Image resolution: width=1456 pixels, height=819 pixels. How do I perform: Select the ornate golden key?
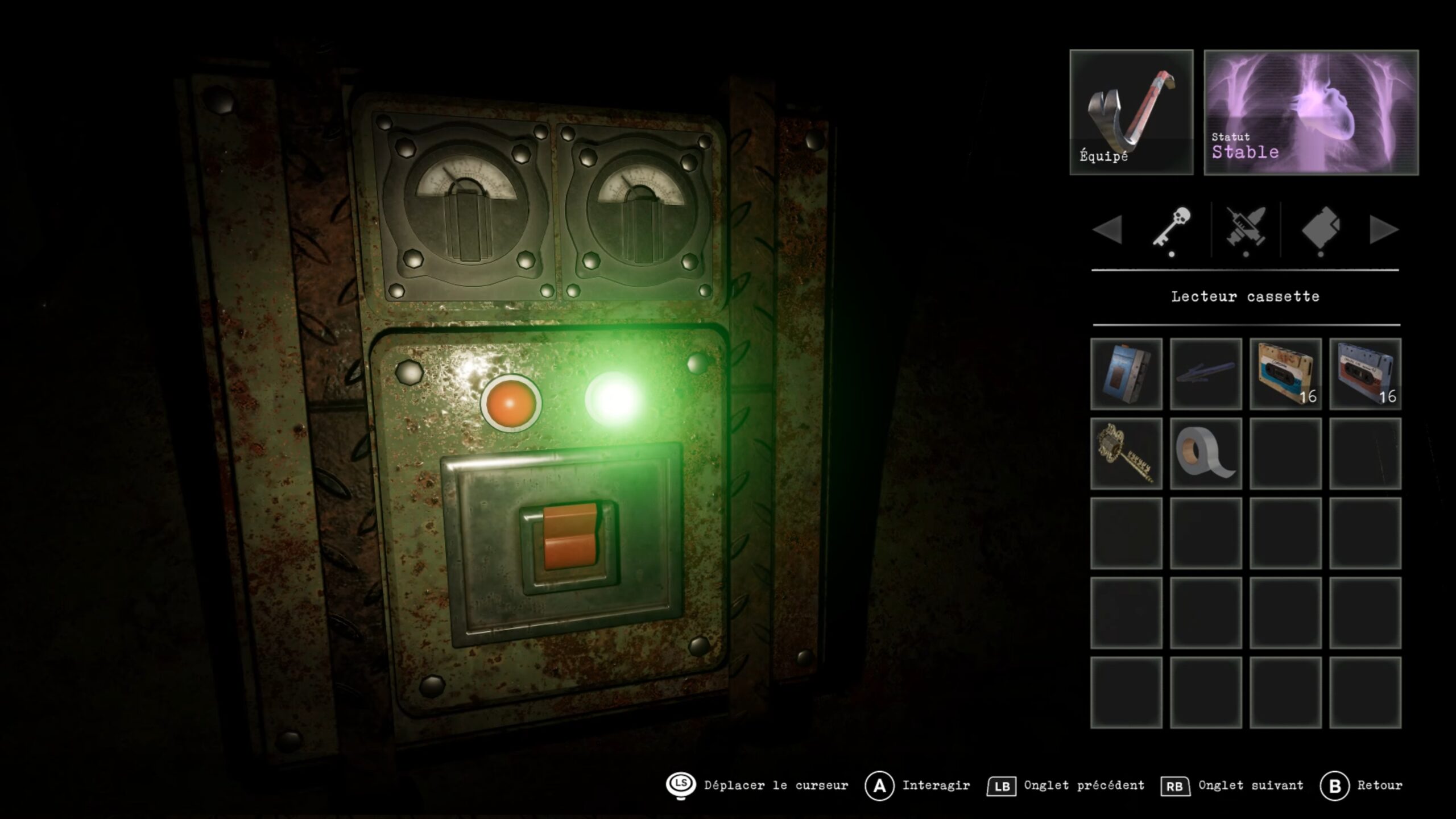[1126, 453]
